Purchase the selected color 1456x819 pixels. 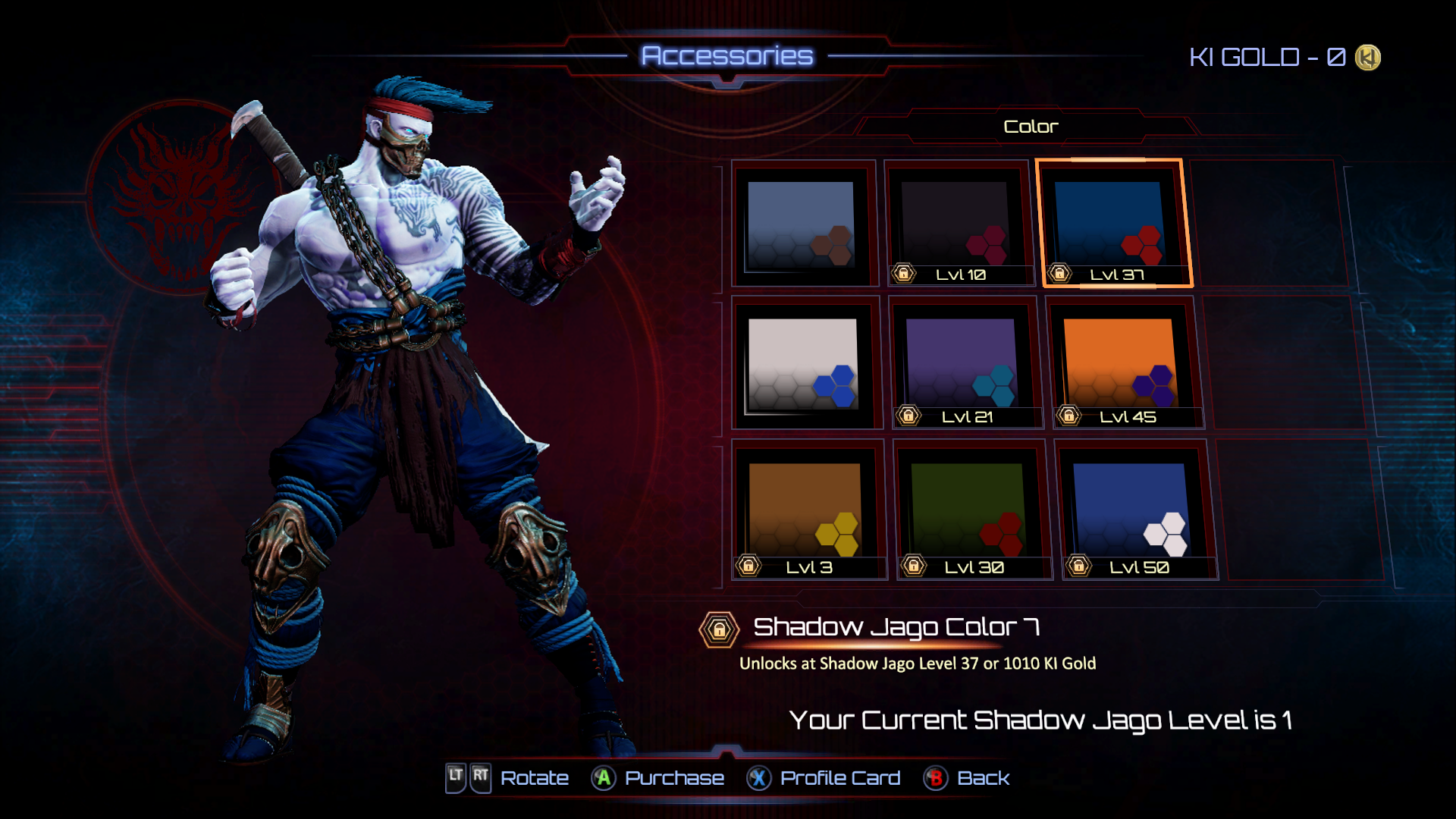658,778
